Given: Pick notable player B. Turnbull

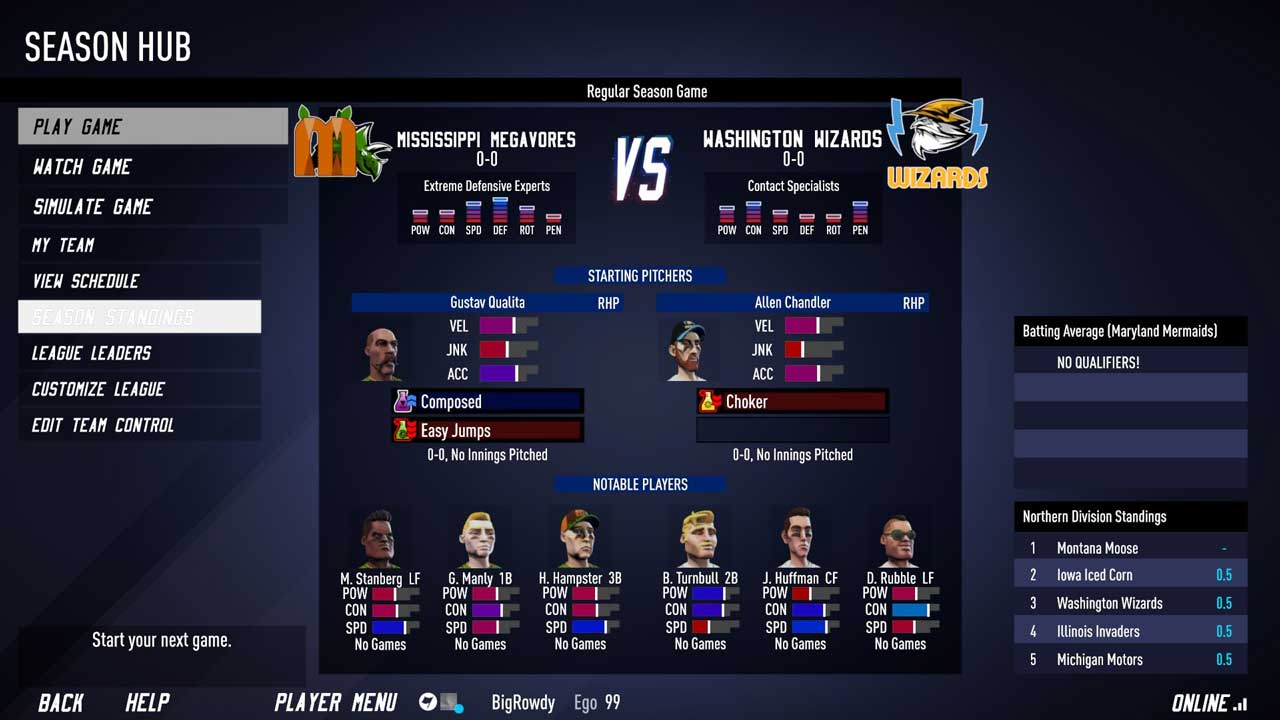Looking at the screenshot, I should [699, 539].
